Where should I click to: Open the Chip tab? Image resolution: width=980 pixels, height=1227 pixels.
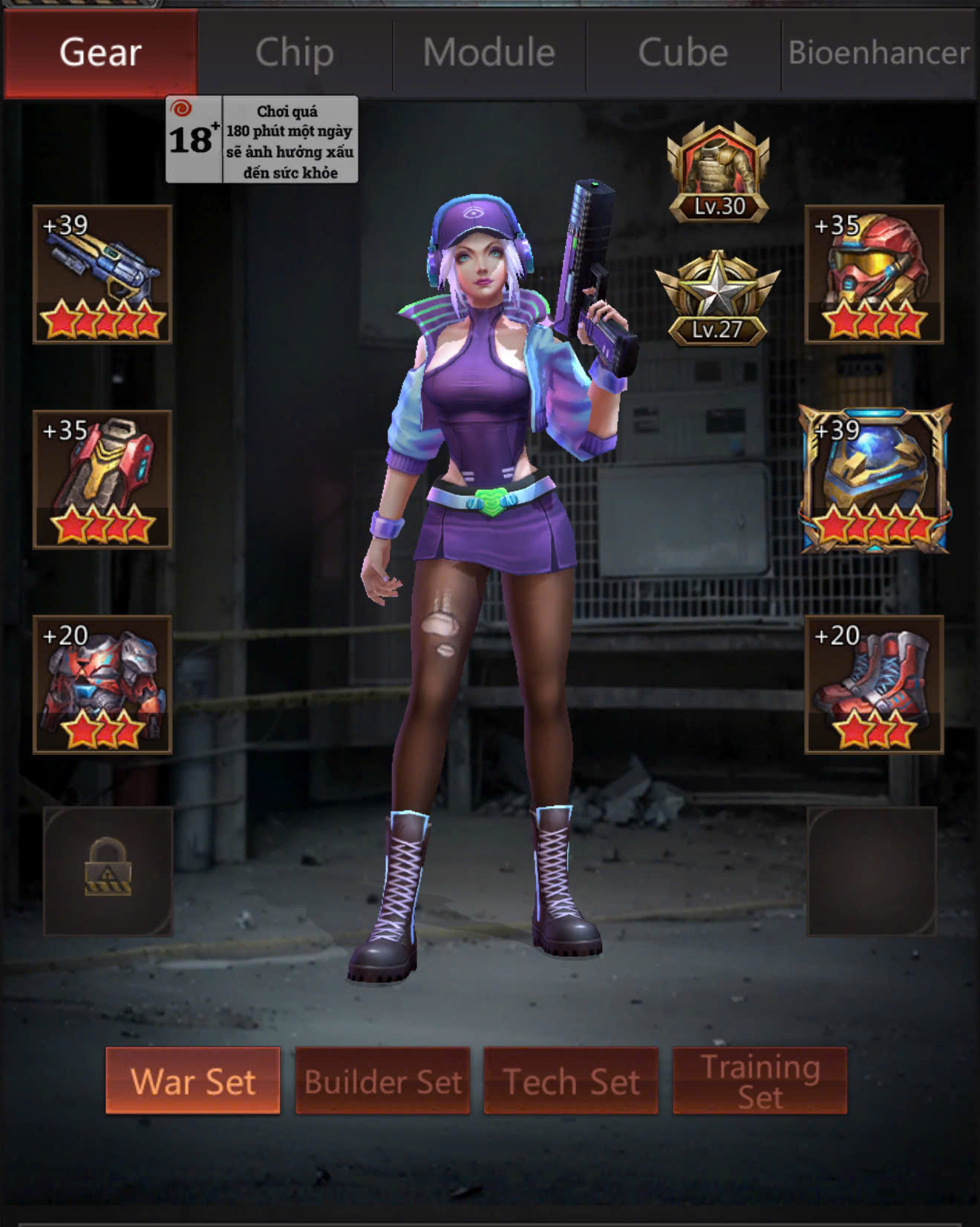(x=295, y=53)
